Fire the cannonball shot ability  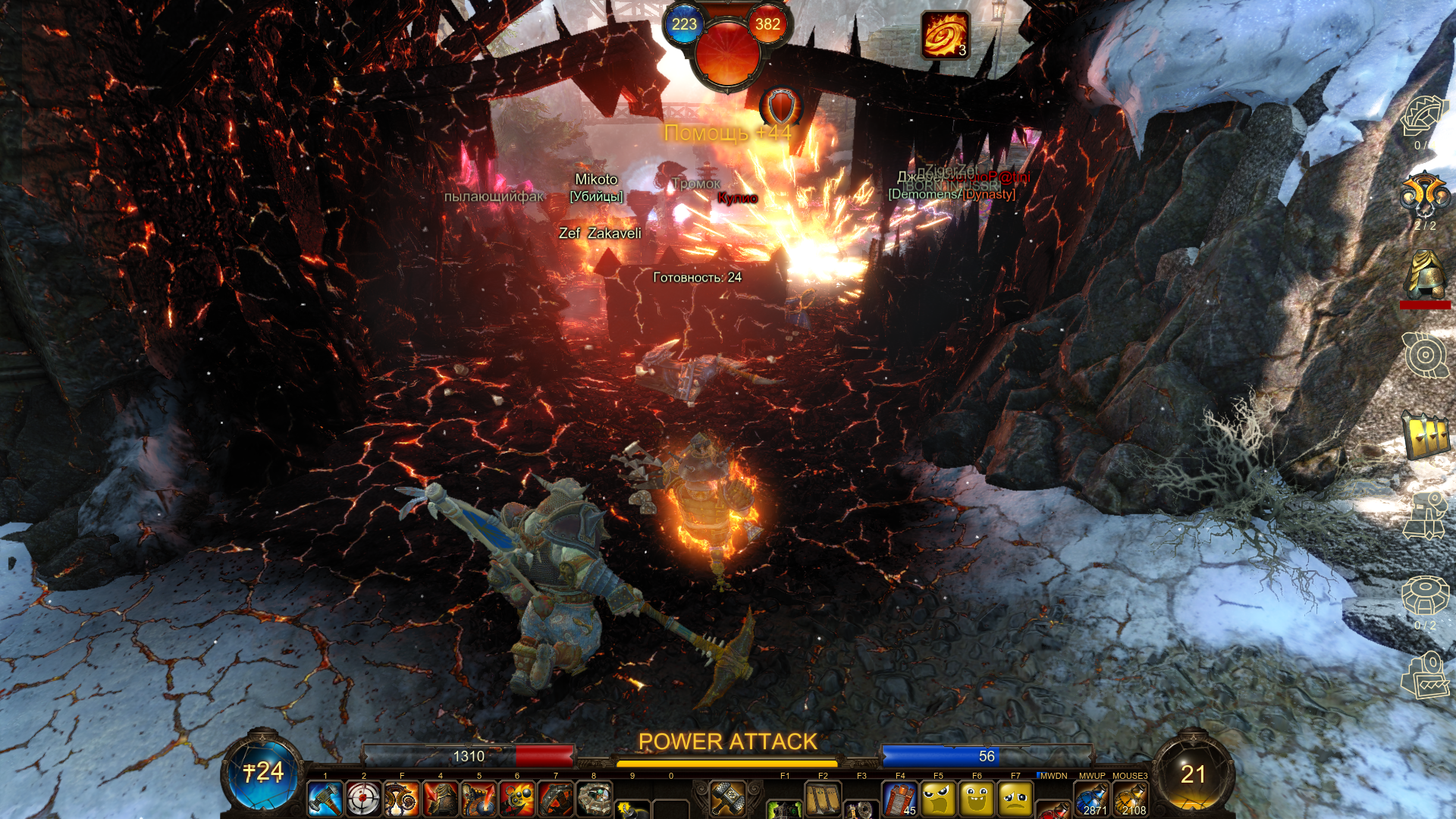(517, 799)
